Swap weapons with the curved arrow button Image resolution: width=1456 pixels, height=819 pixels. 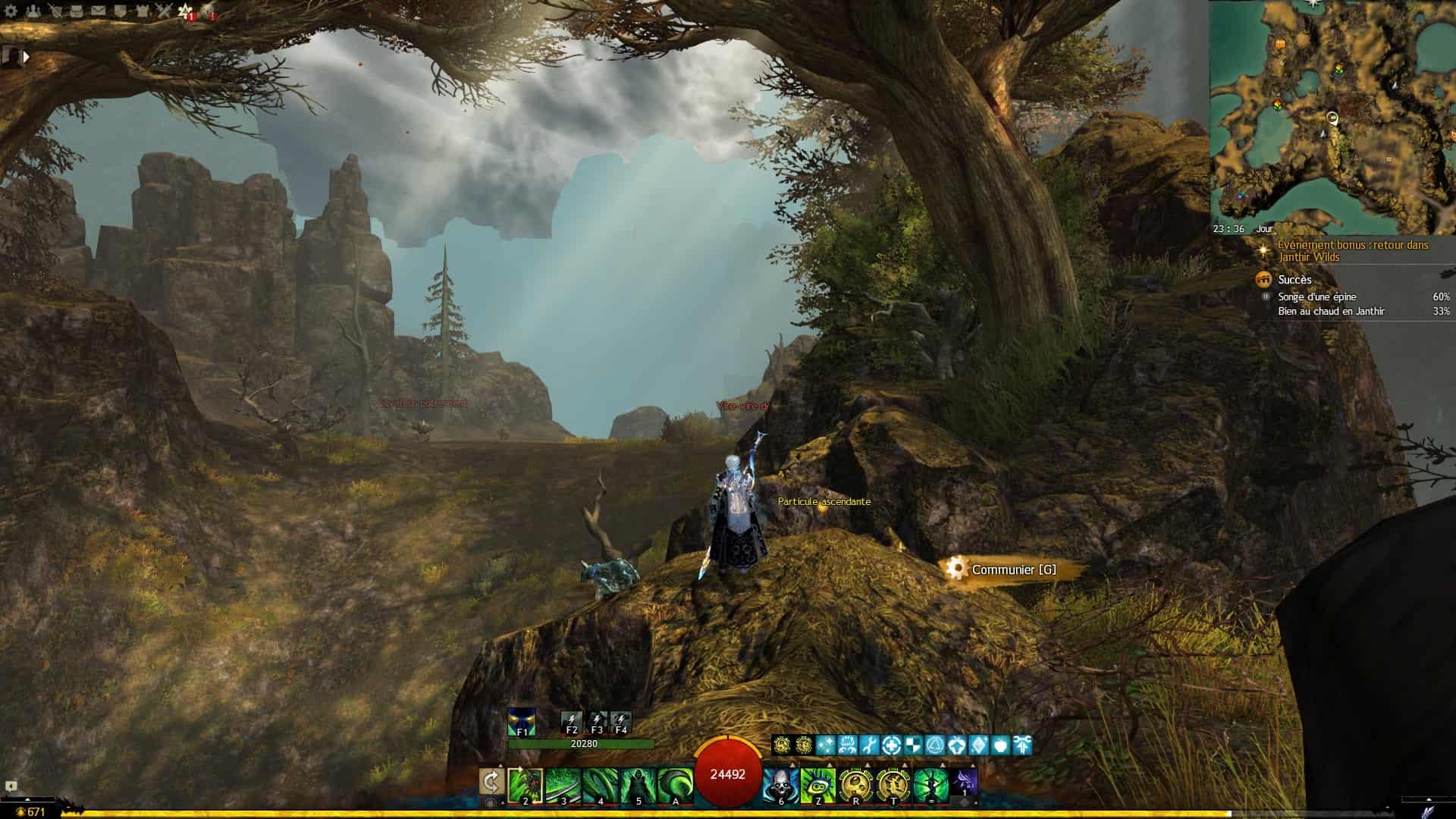coord(491,782)
